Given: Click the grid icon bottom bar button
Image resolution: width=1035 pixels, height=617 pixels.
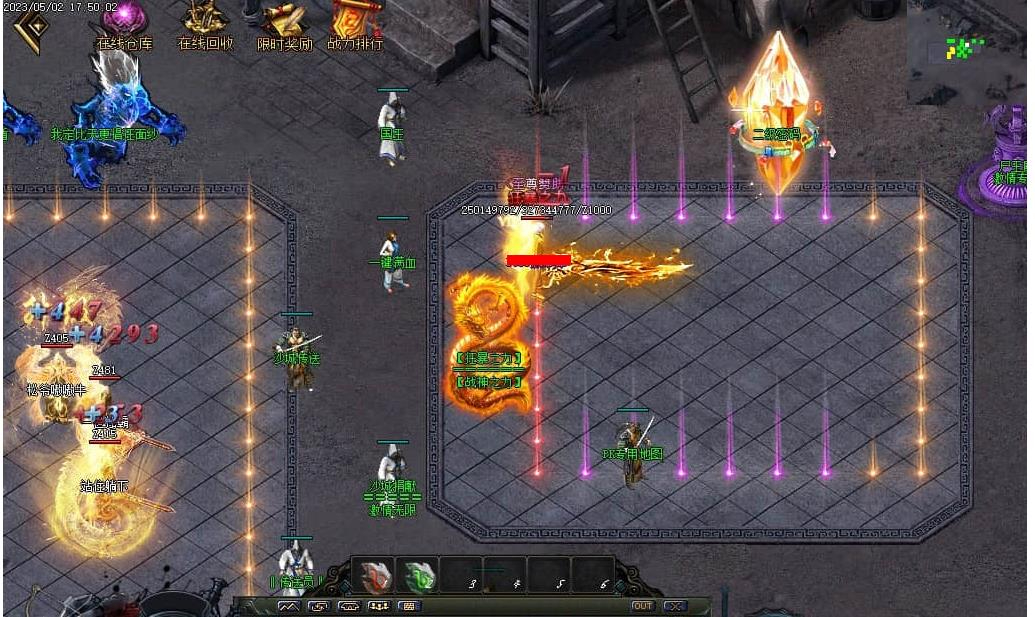Looking at the screenshot, I should (409, 606).
